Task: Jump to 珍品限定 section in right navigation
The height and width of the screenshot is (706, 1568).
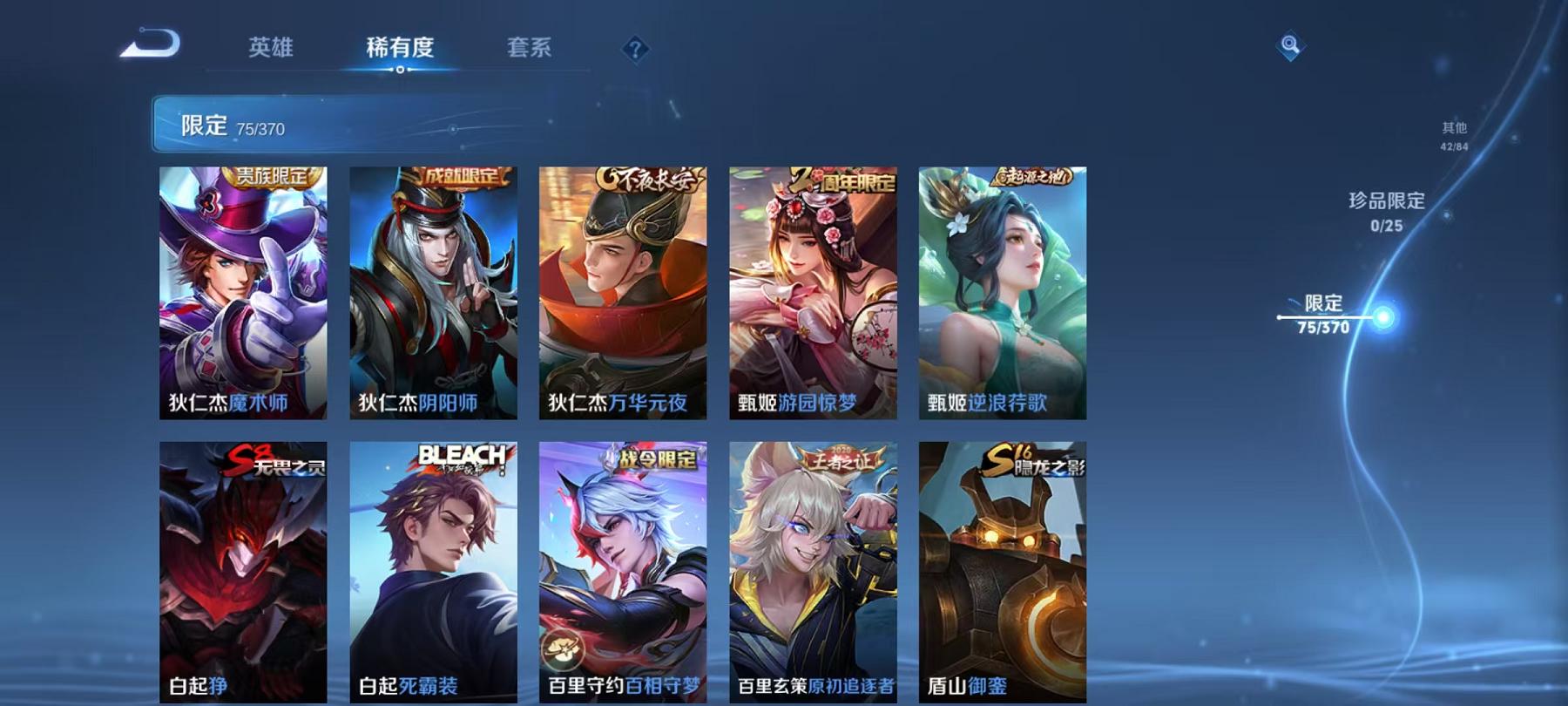Action: pyautogui.click(x=1384, y=212)
